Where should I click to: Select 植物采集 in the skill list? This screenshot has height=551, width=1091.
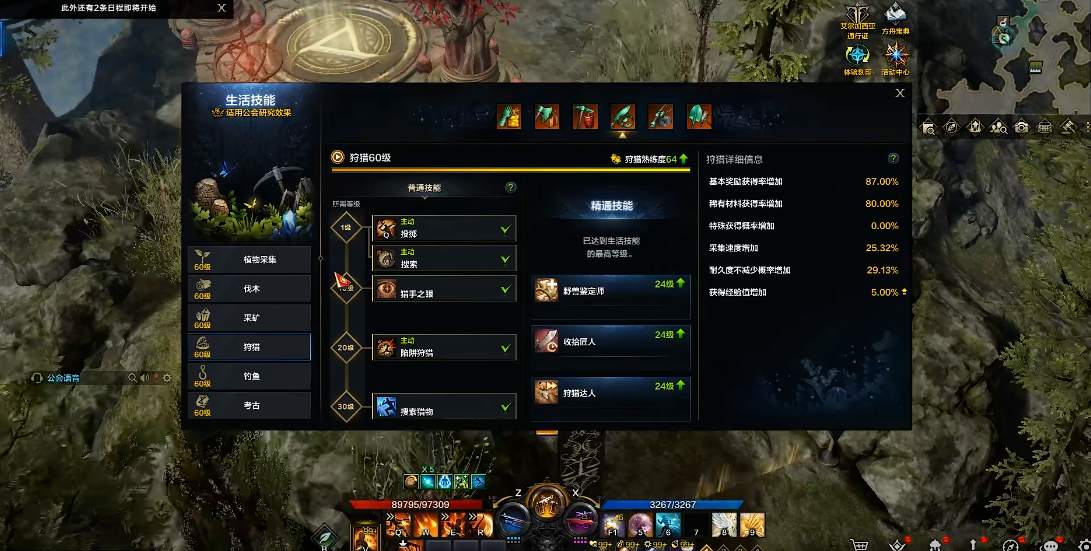(x=249, y=260)
